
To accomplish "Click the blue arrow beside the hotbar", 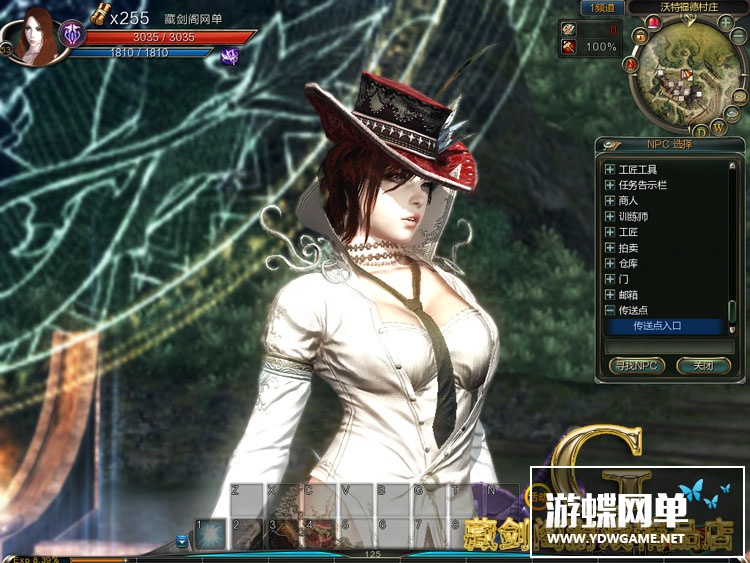I will (182, 541).
